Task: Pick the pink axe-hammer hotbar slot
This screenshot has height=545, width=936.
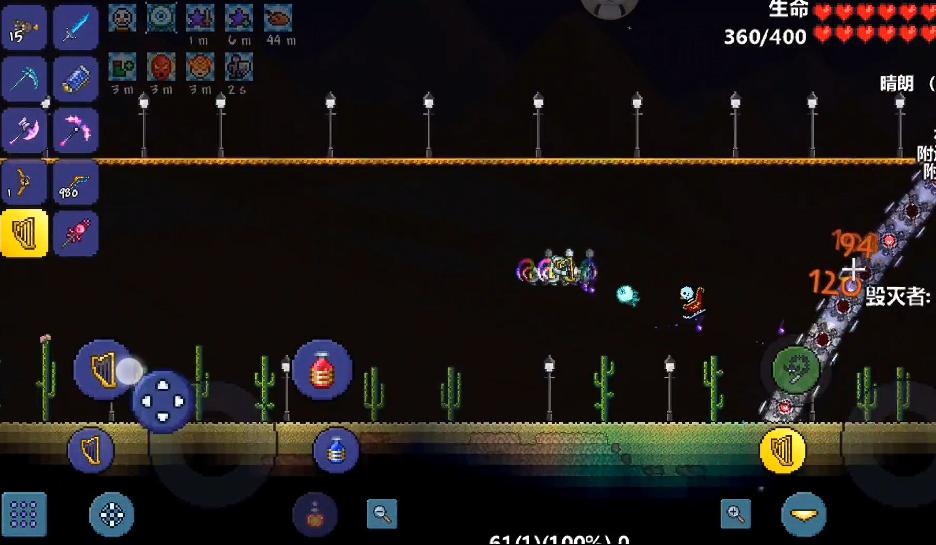Action: [x=24, y=130]
